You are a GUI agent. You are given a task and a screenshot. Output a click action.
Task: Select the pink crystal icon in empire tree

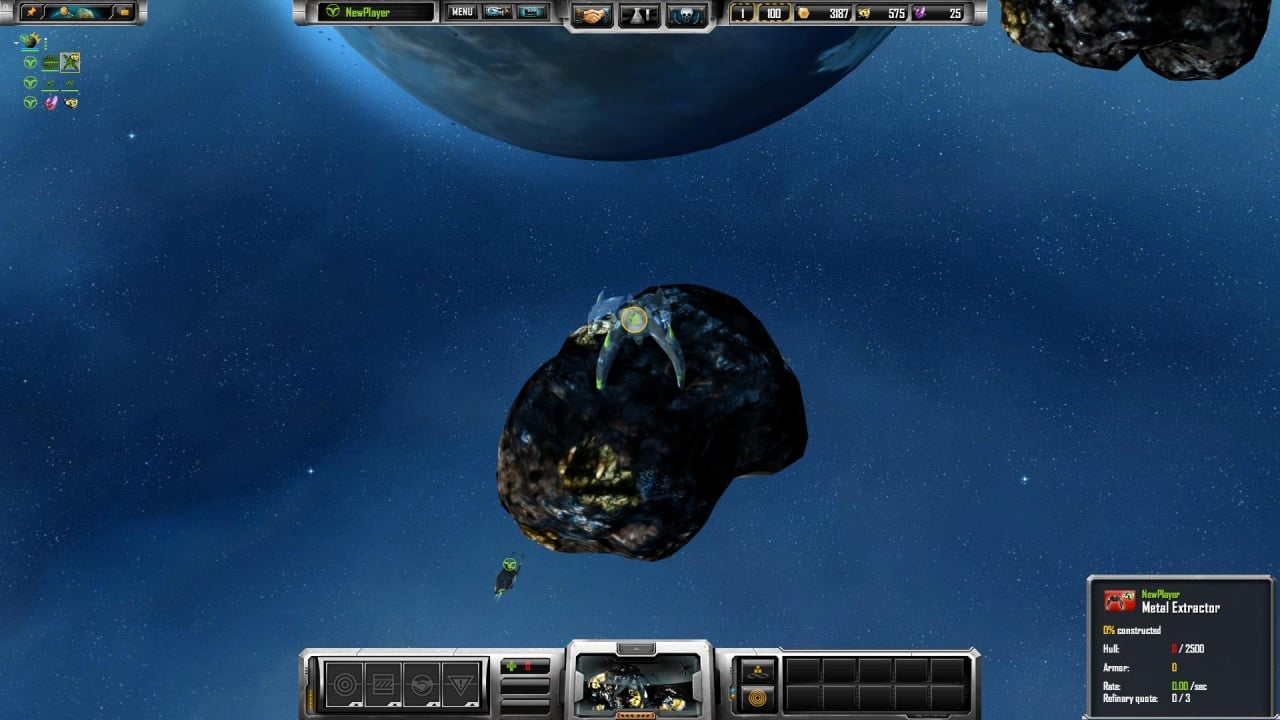pos(51,102)
